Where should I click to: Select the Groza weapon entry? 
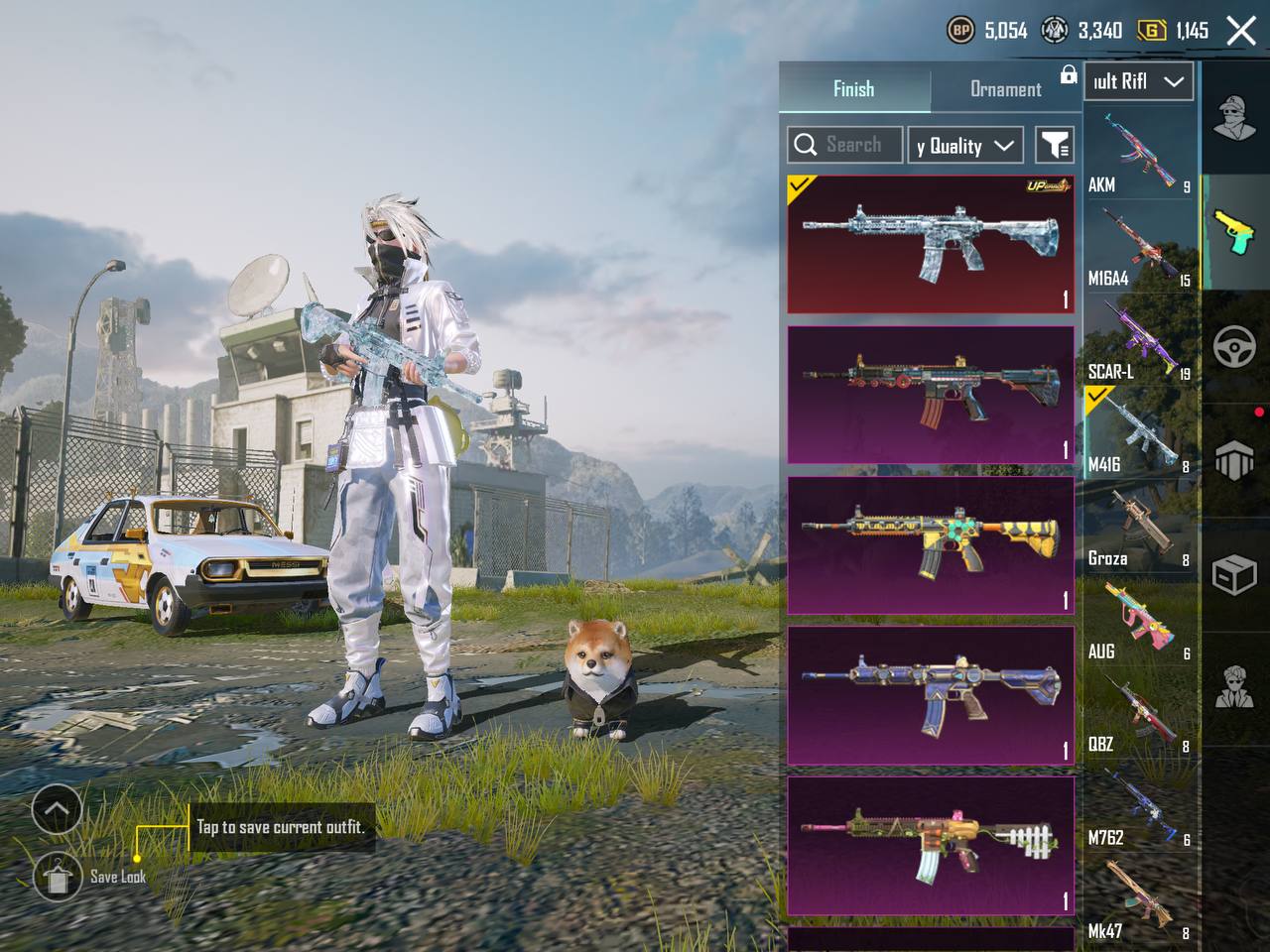(x=1139, y=529)
